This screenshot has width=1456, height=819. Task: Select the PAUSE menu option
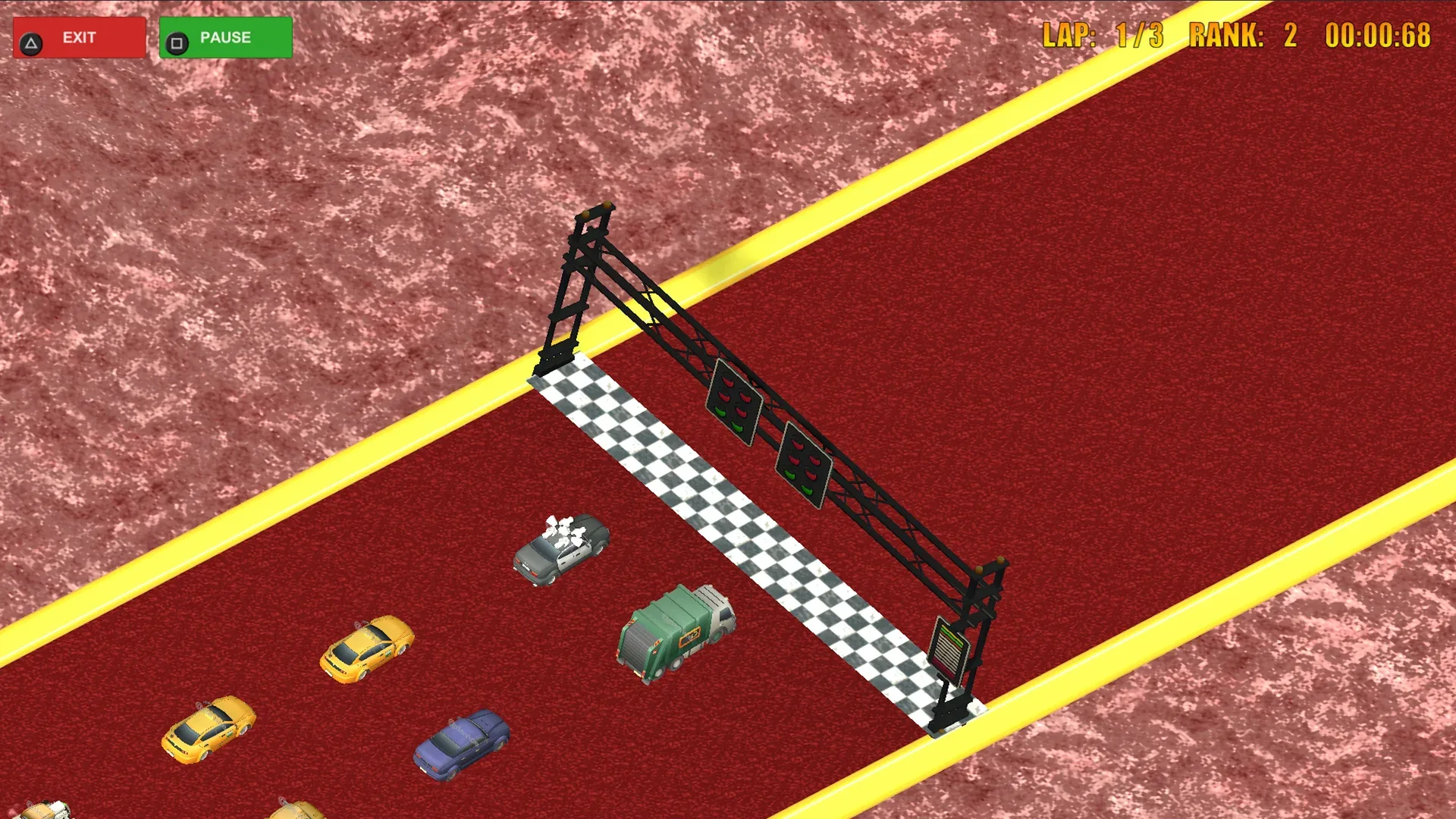pyautogui.click(x=224, y=36)
